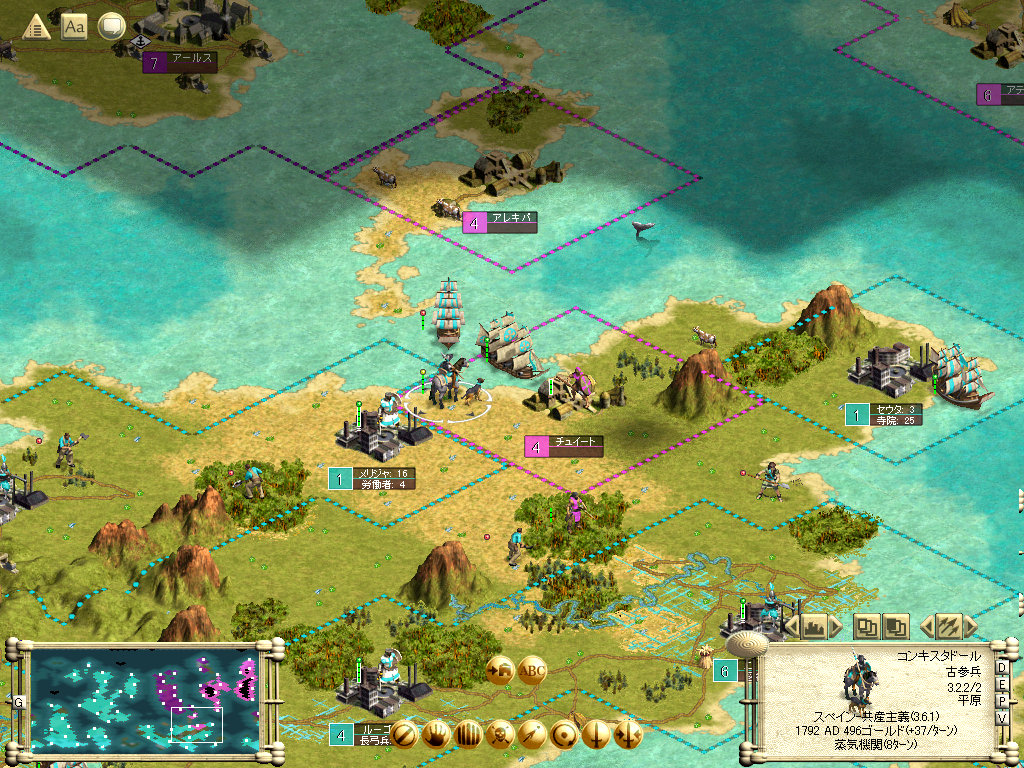Screen dimensions: 1024x768
Task: Open the D advisor shortcut button
Action: [1002, 668]
